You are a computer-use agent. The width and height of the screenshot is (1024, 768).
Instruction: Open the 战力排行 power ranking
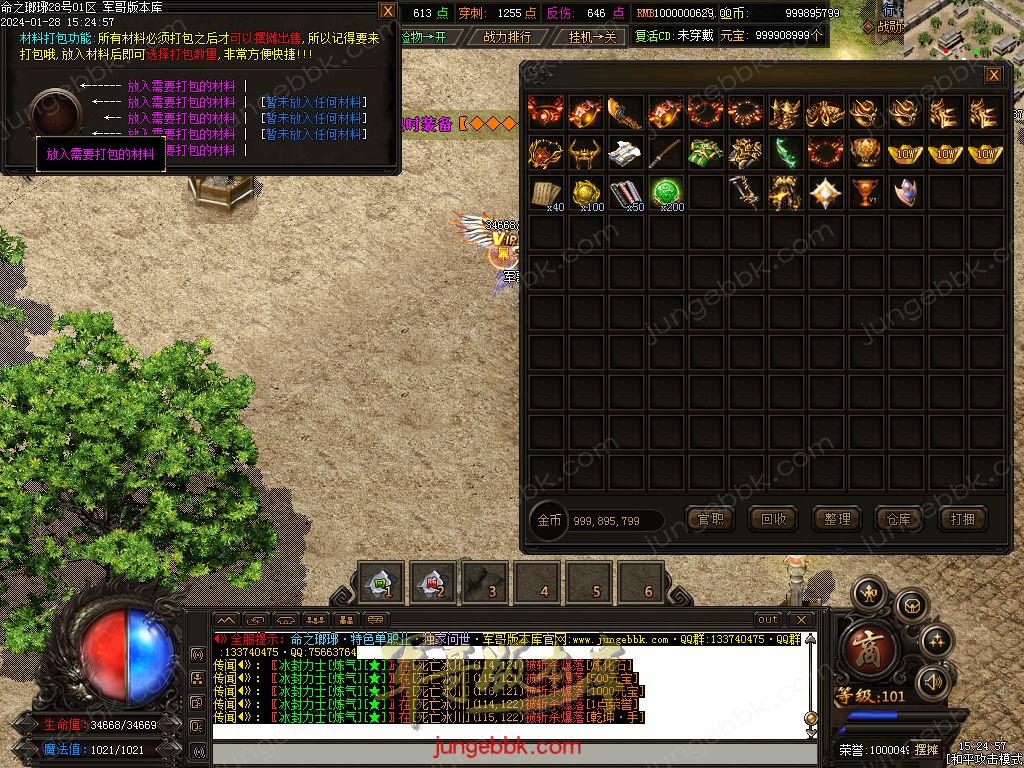[x=507, y=36]
